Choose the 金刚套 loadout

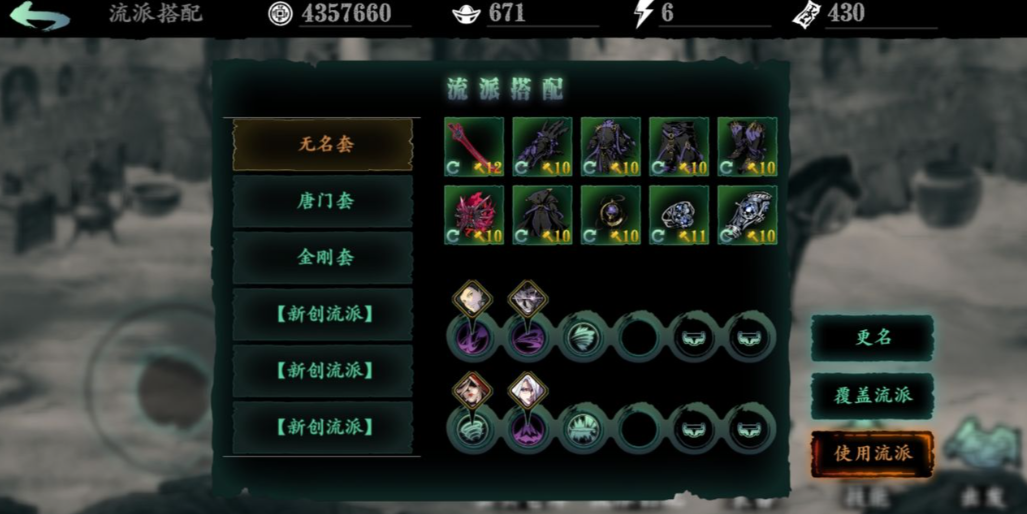click(x=323, y=257)
